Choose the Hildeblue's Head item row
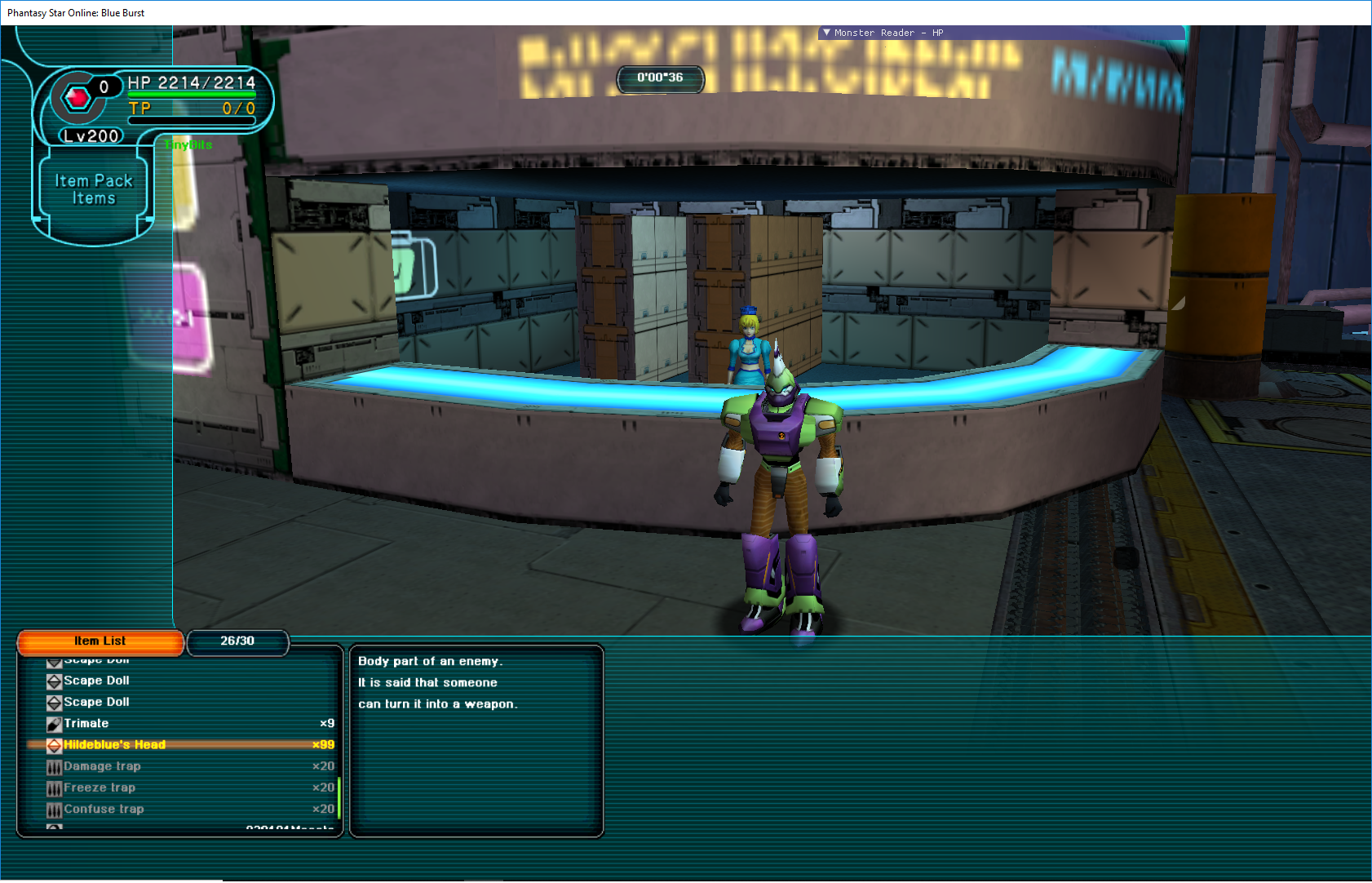 [x=114, y=745]
